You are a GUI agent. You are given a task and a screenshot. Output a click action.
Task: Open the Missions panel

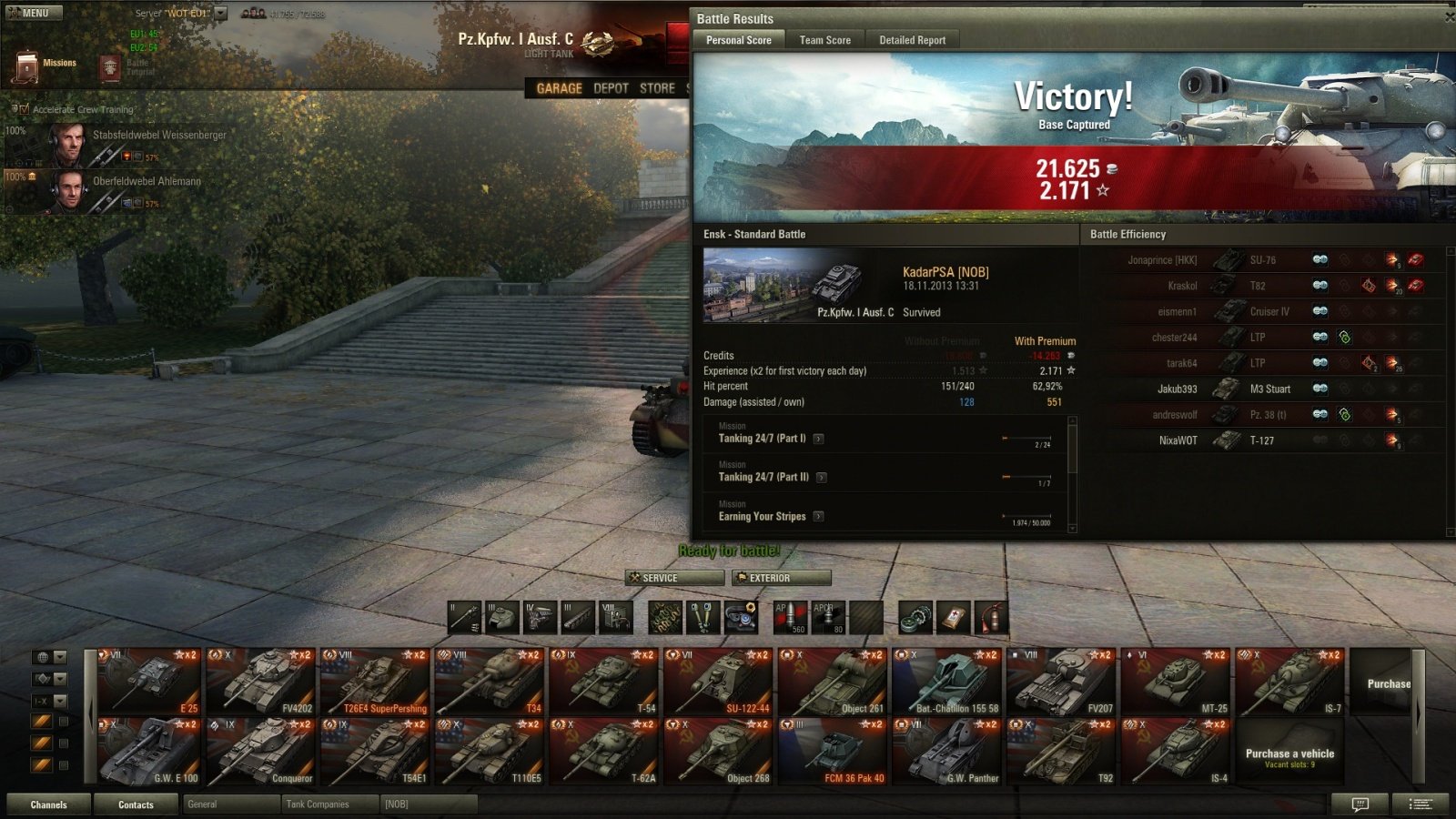pos(45,65)
